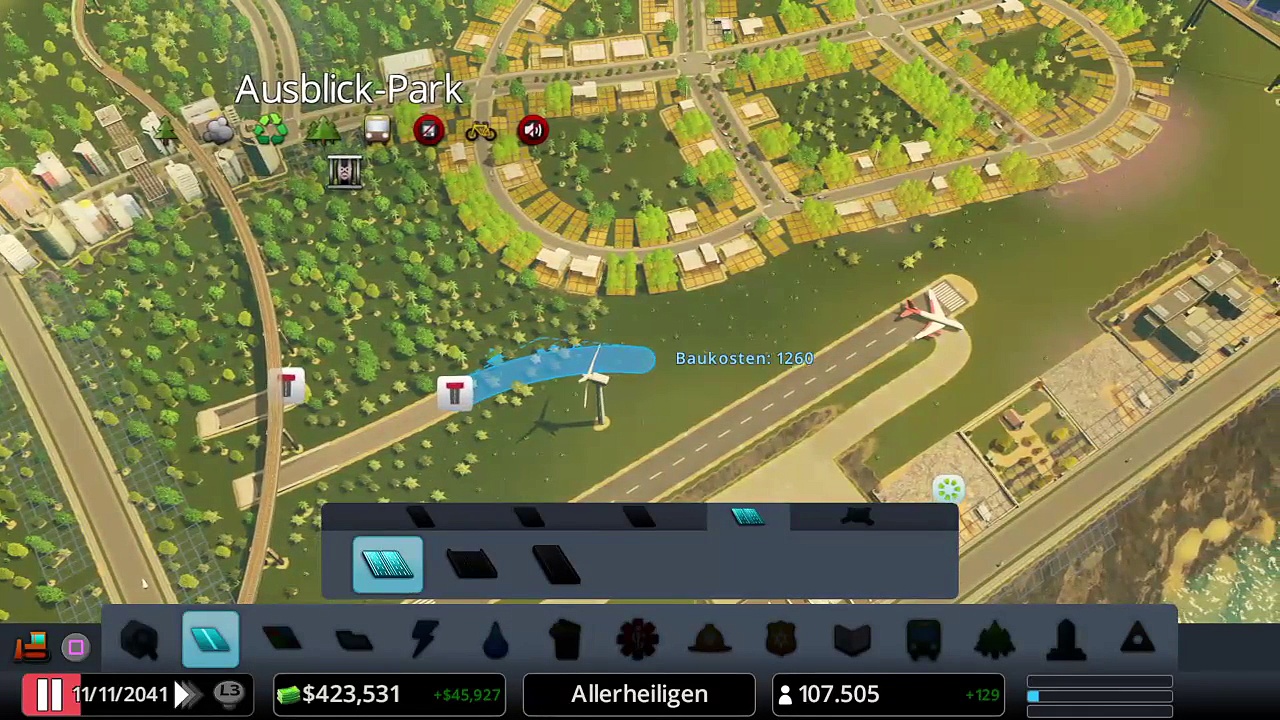Viewport: 1280px width, 720px height.
Task: Select the highlighted highway road option
Action: point(388,565)
